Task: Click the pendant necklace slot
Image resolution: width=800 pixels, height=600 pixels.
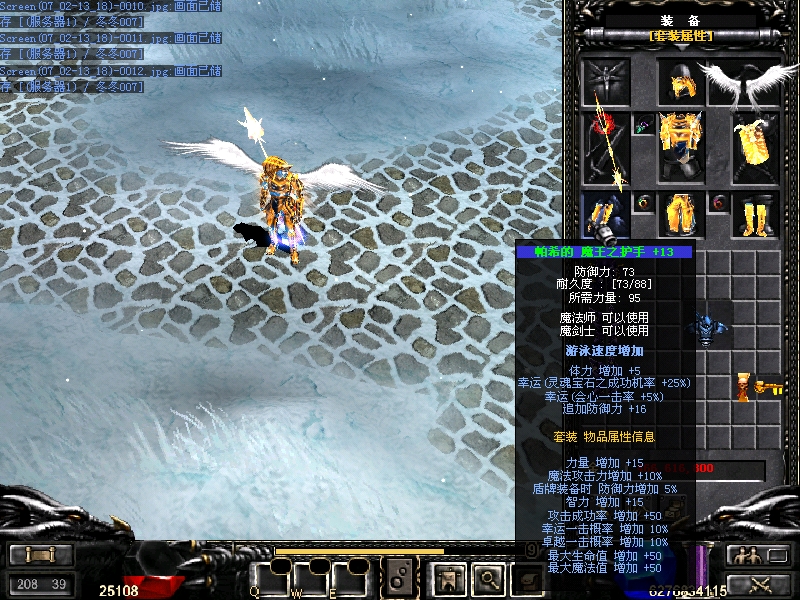Action: pyautogui.click(x=645, y=126)
